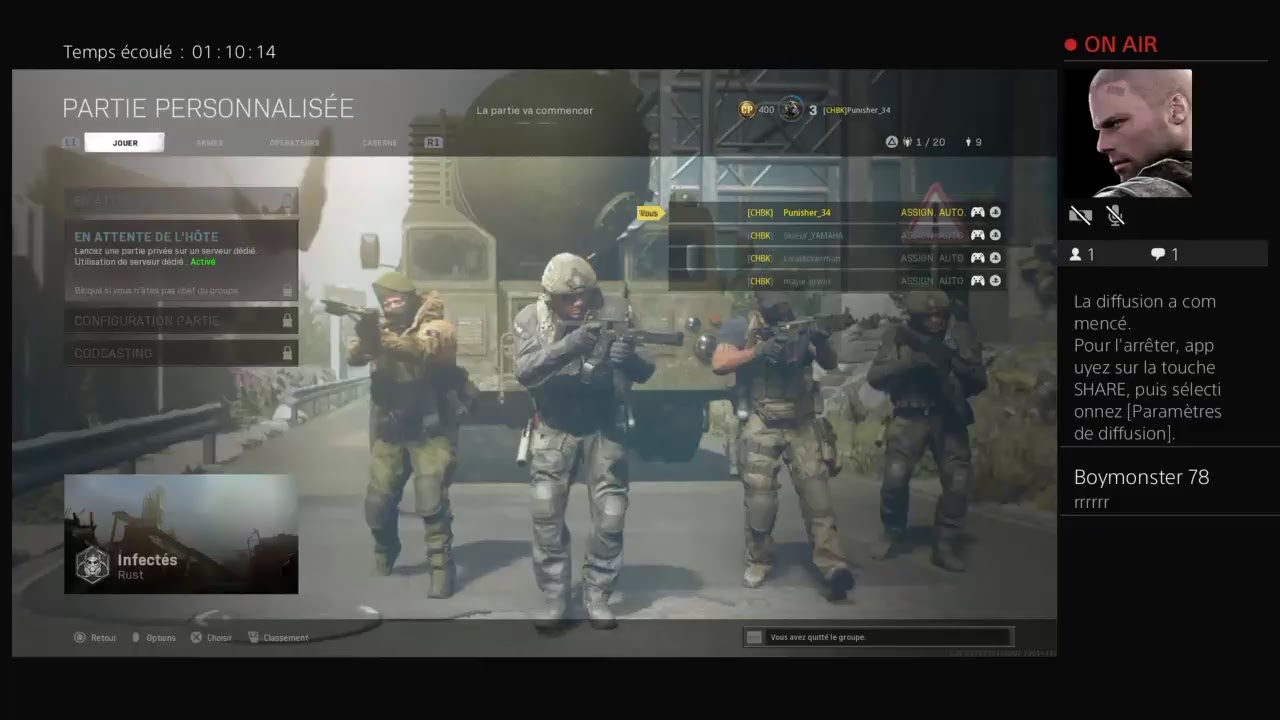Open the Infectés Rust map tile

tap(181, 534)
